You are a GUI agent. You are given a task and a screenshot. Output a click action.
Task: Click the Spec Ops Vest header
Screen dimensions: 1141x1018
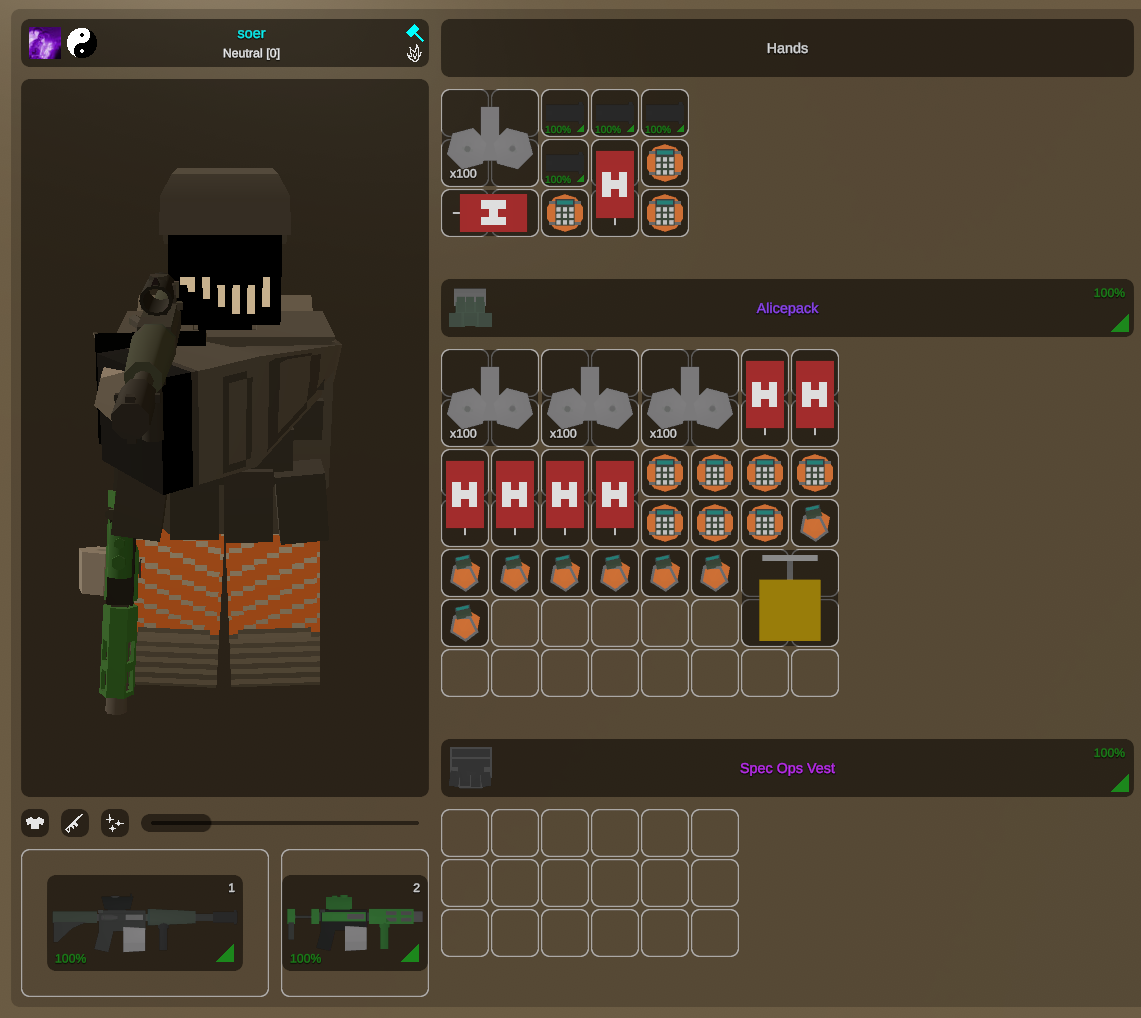coord(787,768)
